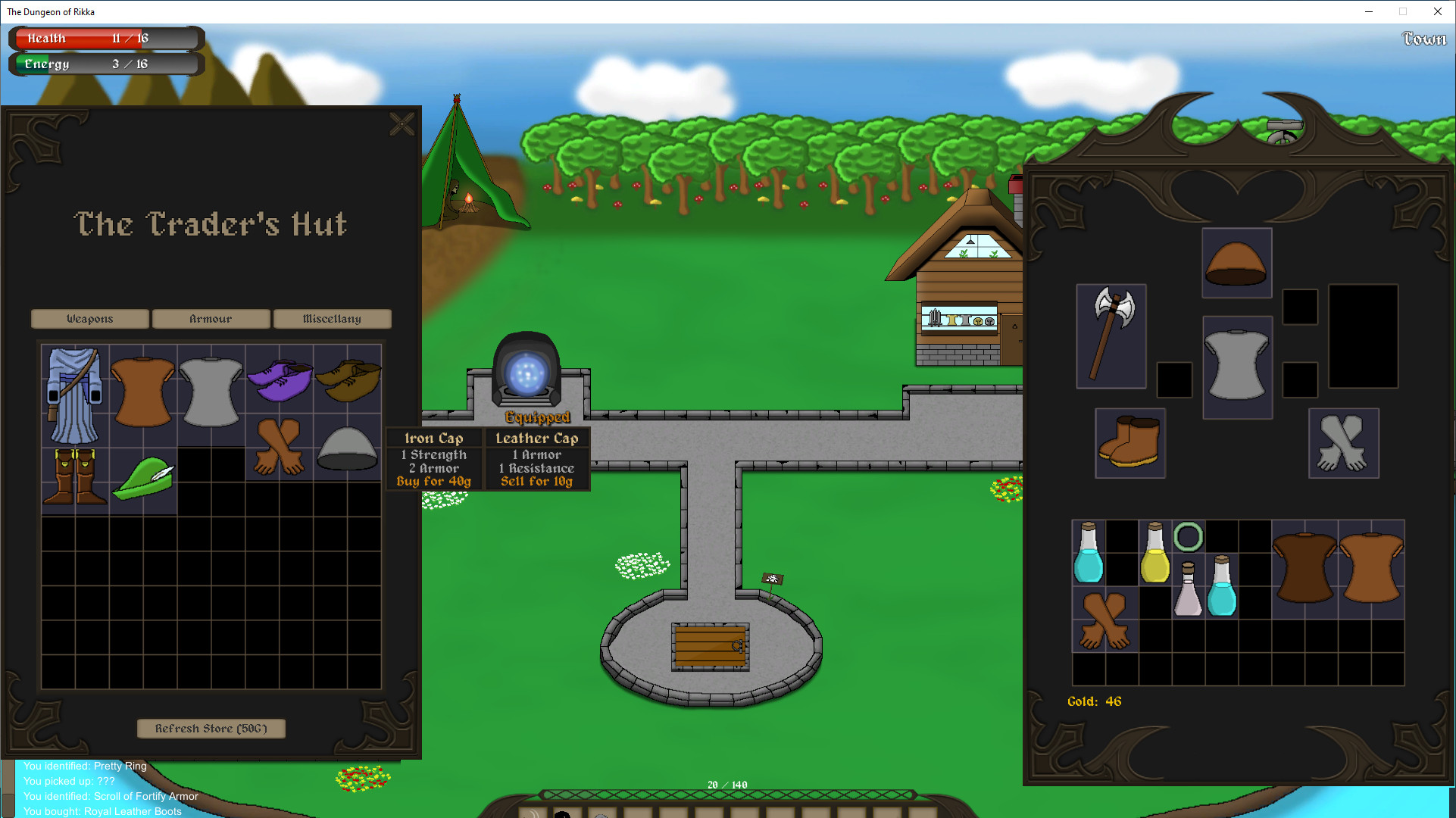Click the equipped gloves slot
This screenshot has height=818, width=1456.
point(1342,443)
